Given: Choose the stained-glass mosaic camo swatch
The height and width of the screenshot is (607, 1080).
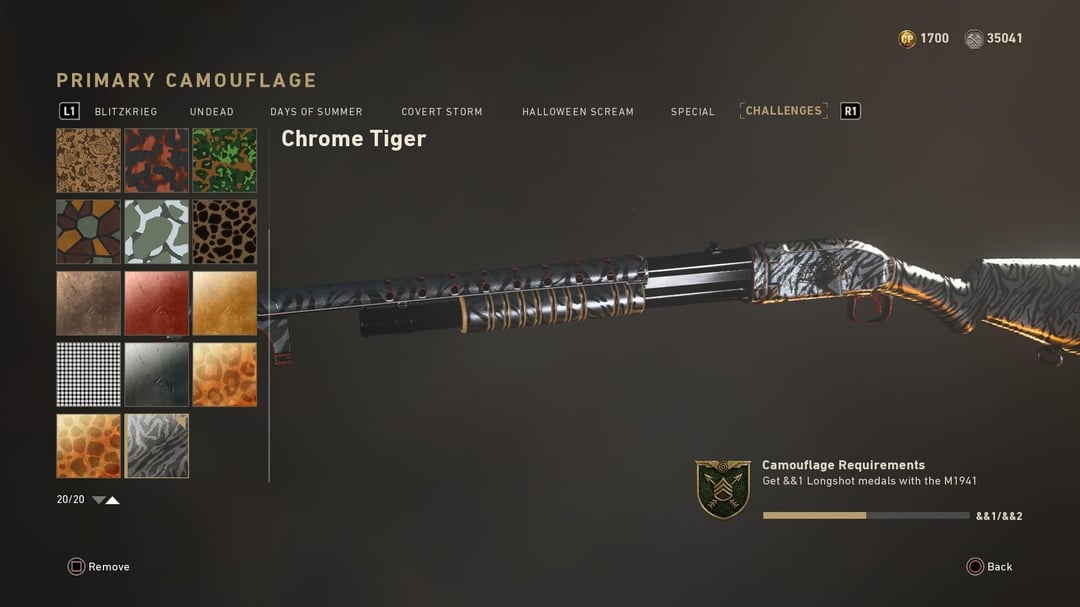Looking at the screenshot, I should pos(88,232).
